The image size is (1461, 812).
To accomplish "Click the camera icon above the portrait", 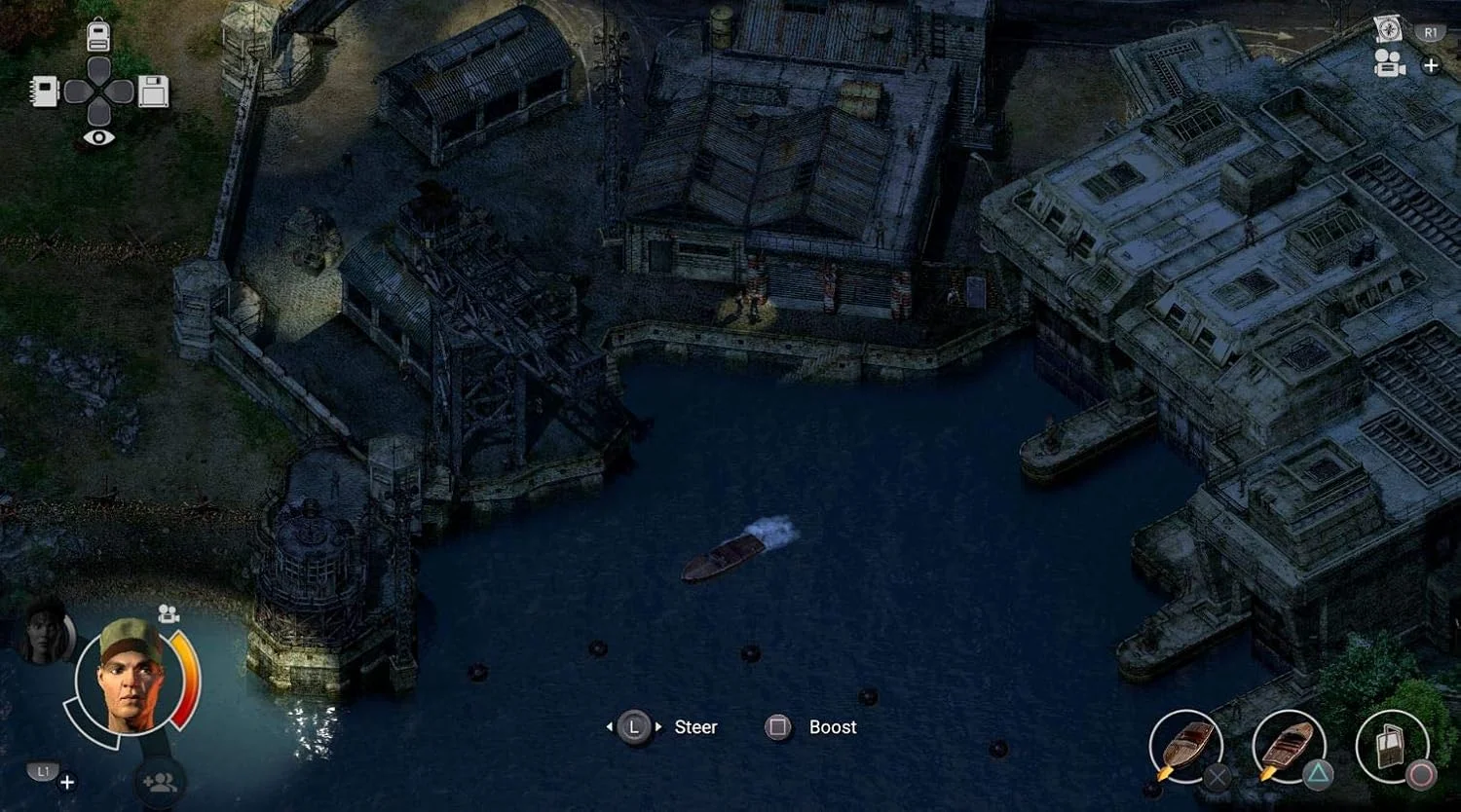I will coord(169,613).
